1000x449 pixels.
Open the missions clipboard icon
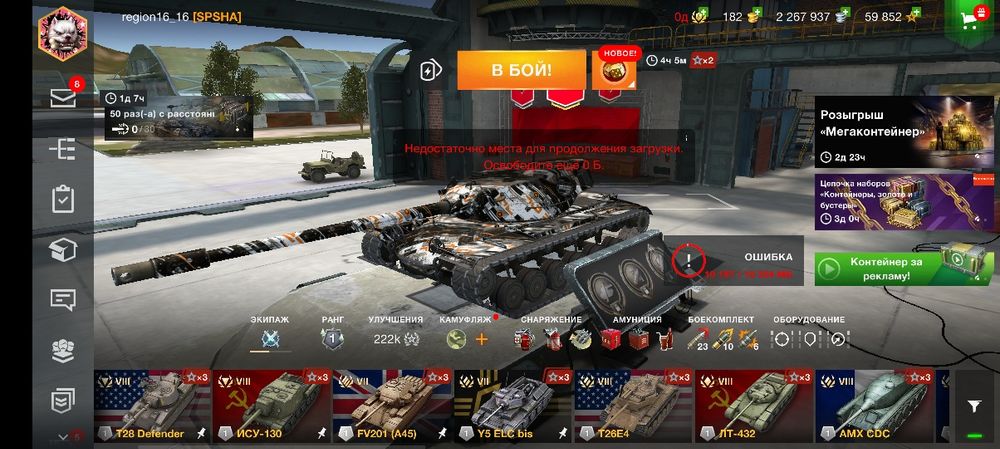pos(63,199)
